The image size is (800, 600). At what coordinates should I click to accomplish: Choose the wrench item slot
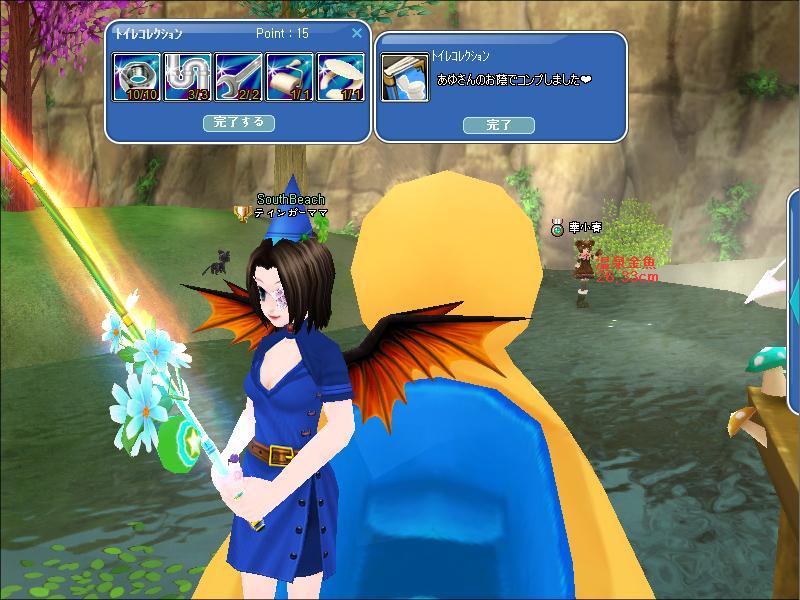click(x=239, y=78)
